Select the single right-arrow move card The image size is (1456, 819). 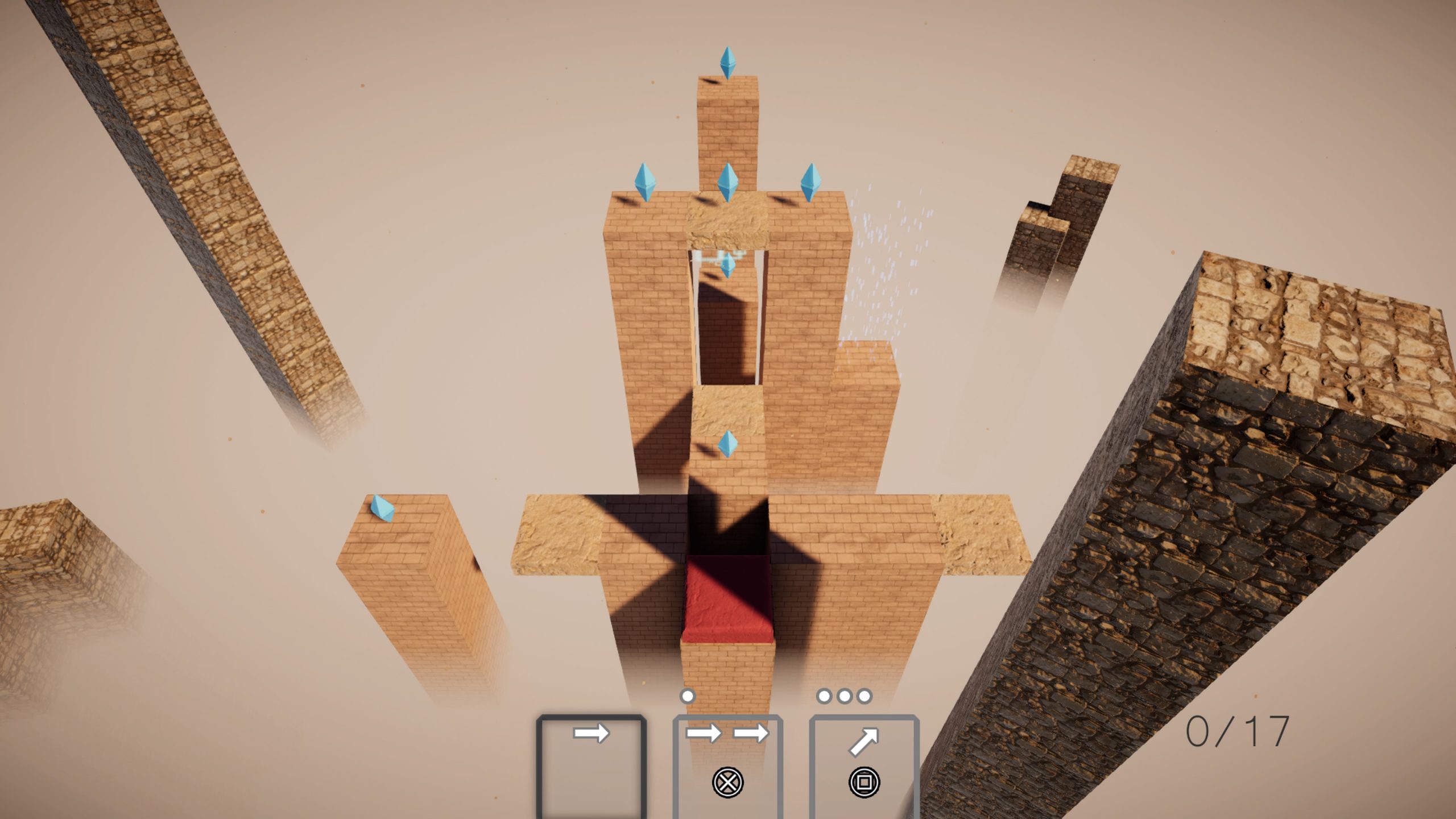[x=591, y=765]
